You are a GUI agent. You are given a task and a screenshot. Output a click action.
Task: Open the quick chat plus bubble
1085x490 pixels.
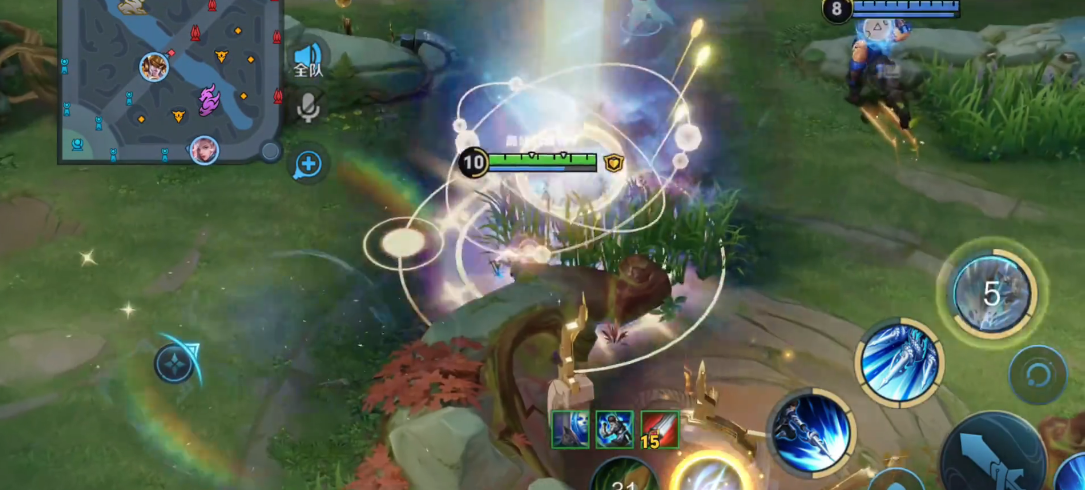(308, 164)
